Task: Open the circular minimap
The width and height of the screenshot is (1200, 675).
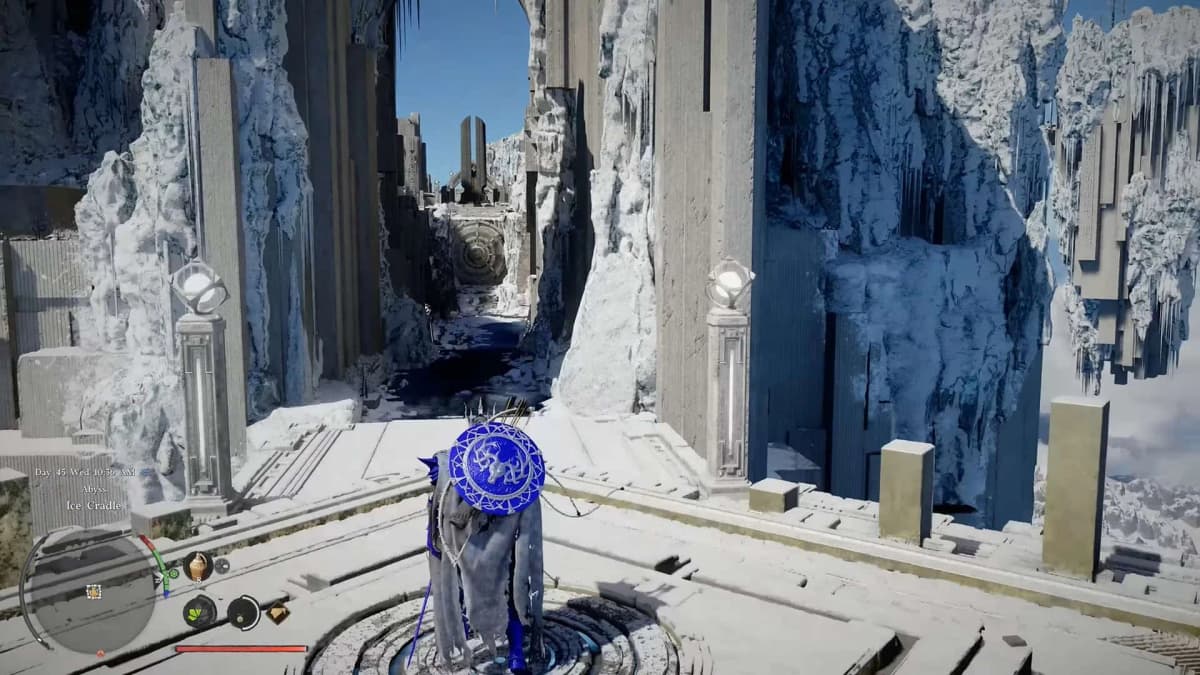Action: coord(92,591)
